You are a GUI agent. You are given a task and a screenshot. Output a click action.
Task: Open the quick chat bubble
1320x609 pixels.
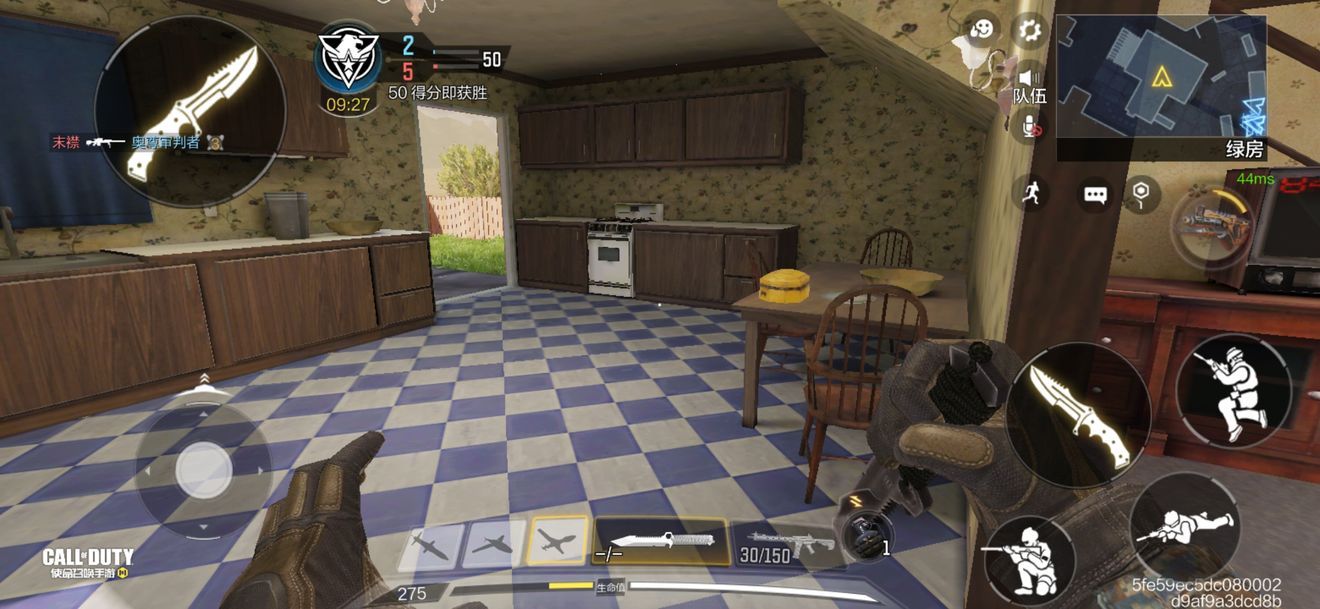[x=1096, y=194]
